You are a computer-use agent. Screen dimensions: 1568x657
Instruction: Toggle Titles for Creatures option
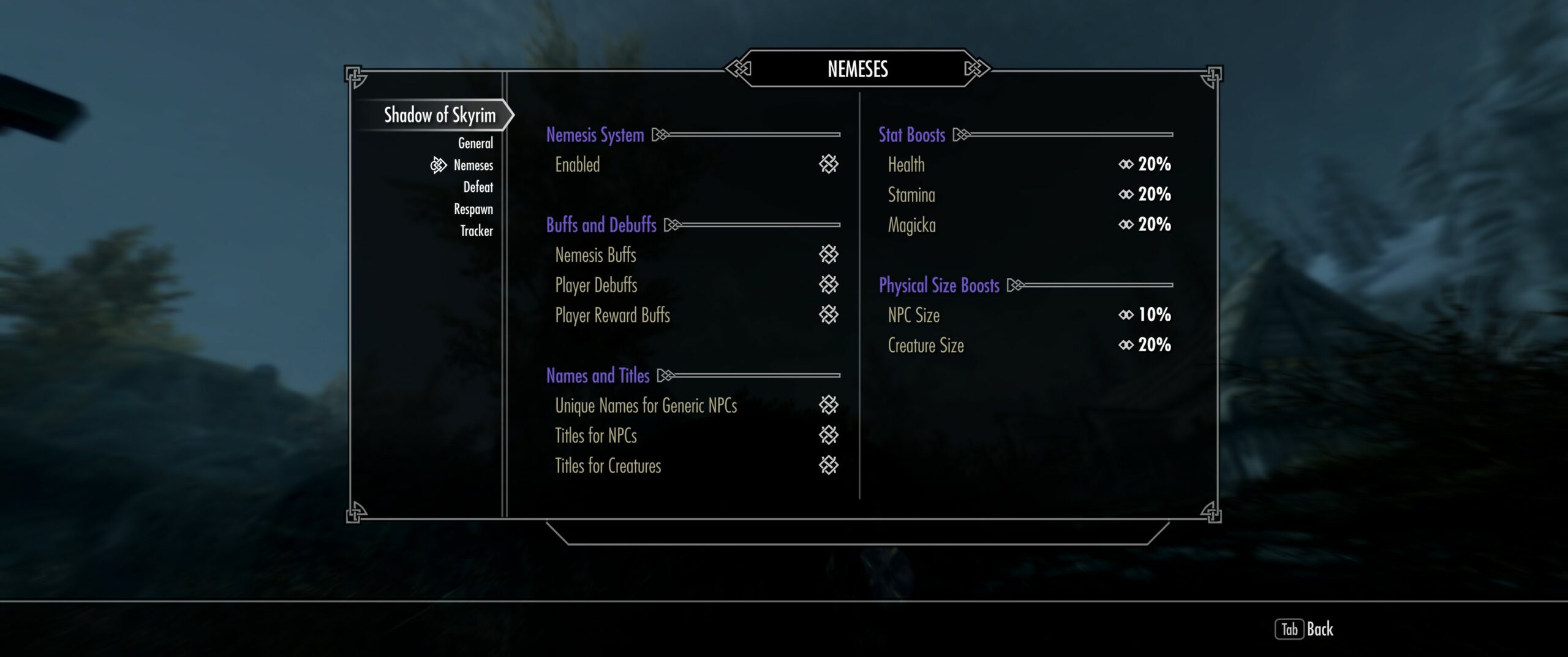(x=828, y=466)
